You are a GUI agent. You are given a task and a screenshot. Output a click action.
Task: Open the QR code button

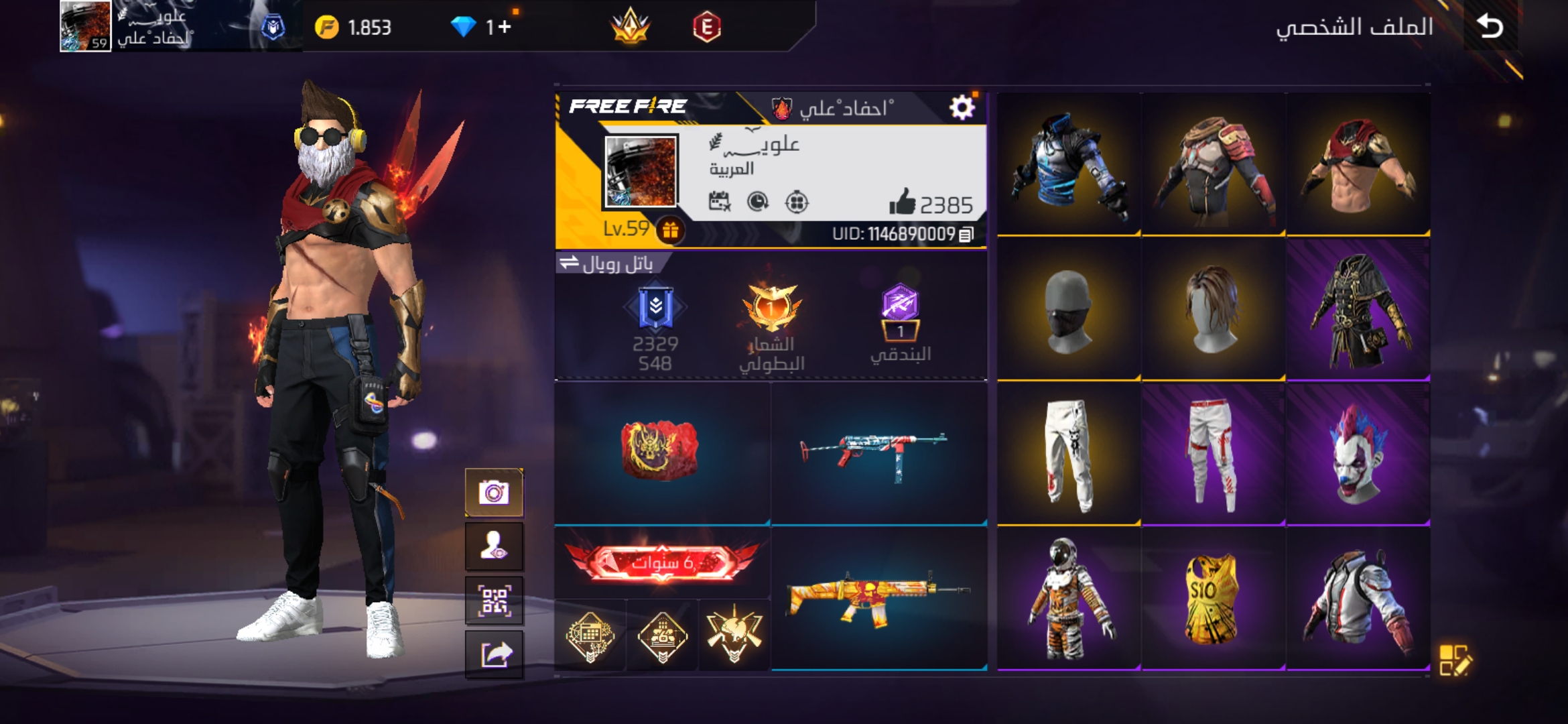495,601
